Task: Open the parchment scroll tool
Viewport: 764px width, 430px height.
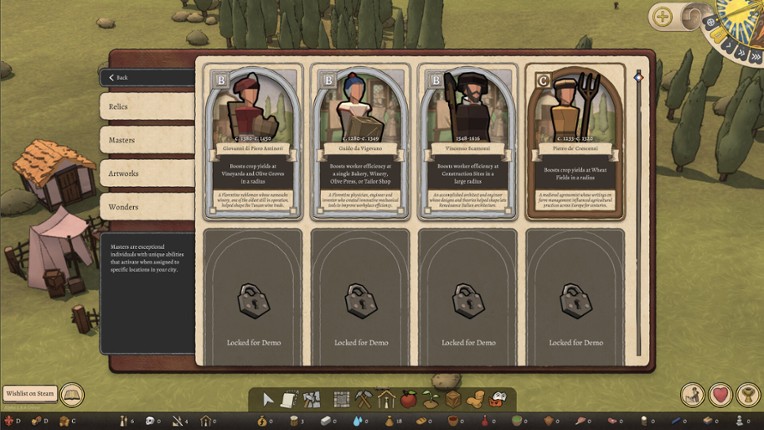Action: click(x=288, y=399)
